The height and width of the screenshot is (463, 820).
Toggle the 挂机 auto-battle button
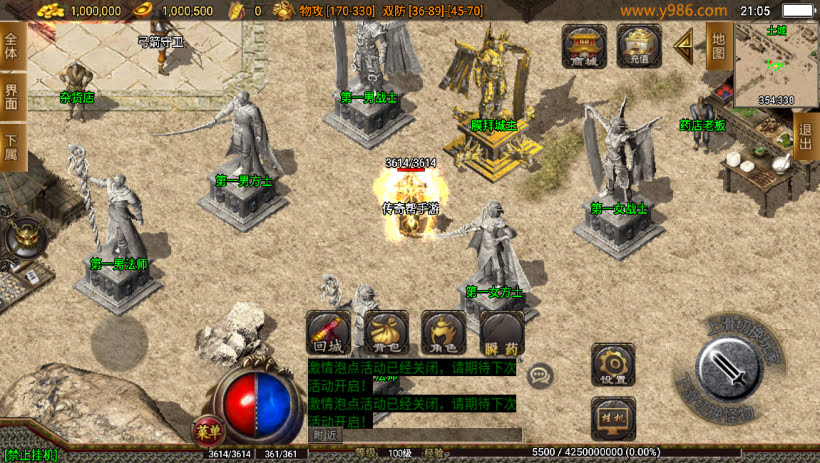click(613, 418)
